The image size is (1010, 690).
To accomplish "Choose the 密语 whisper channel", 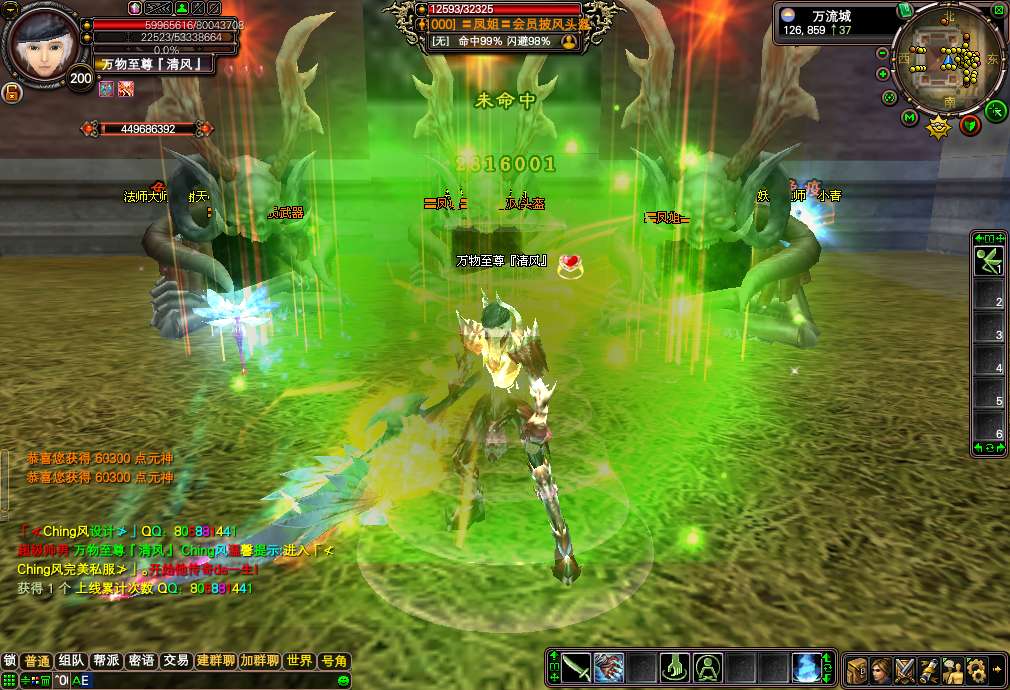I will 141,661.
